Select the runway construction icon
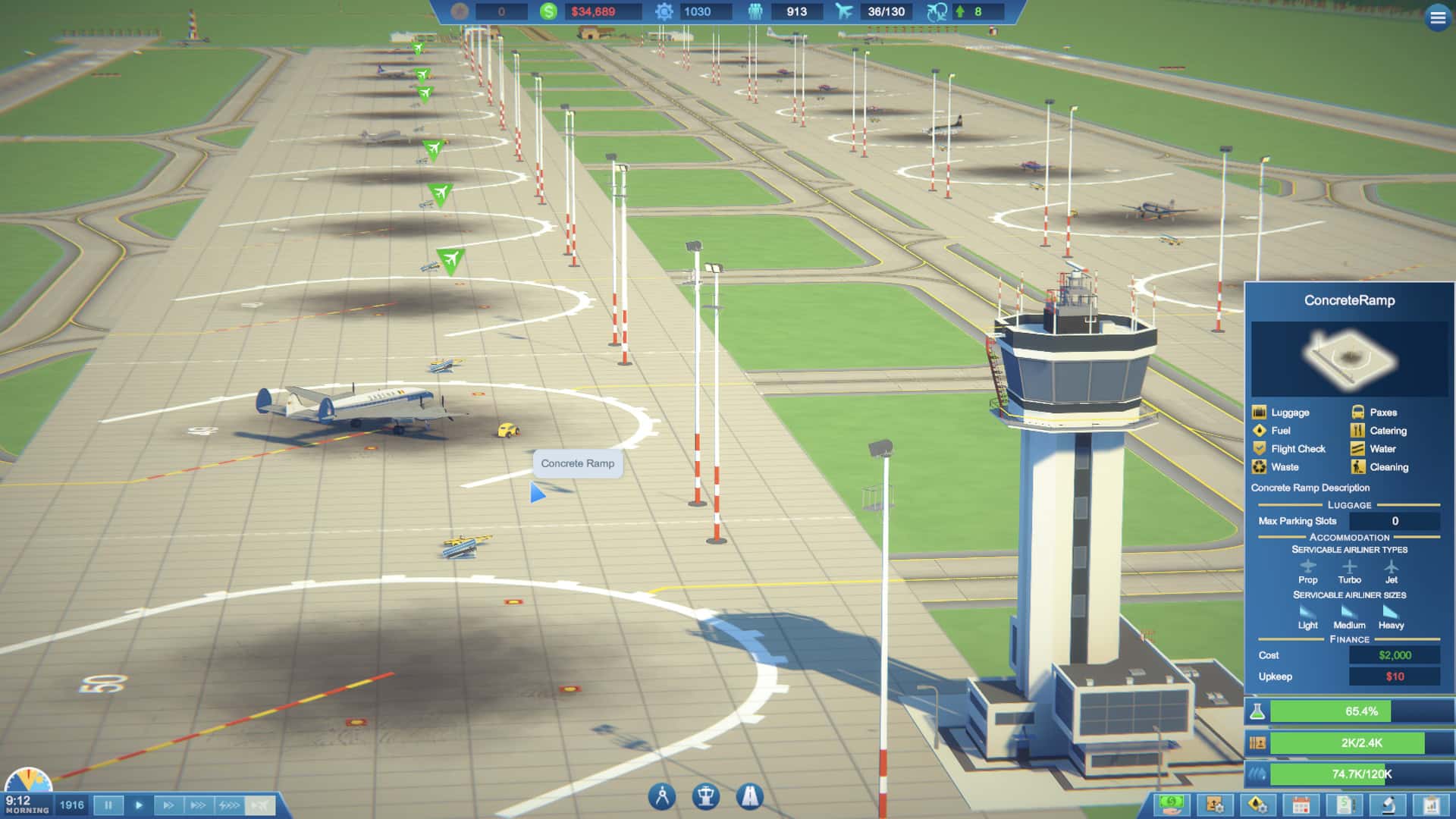1456x819 pixels. coord(751,796)
